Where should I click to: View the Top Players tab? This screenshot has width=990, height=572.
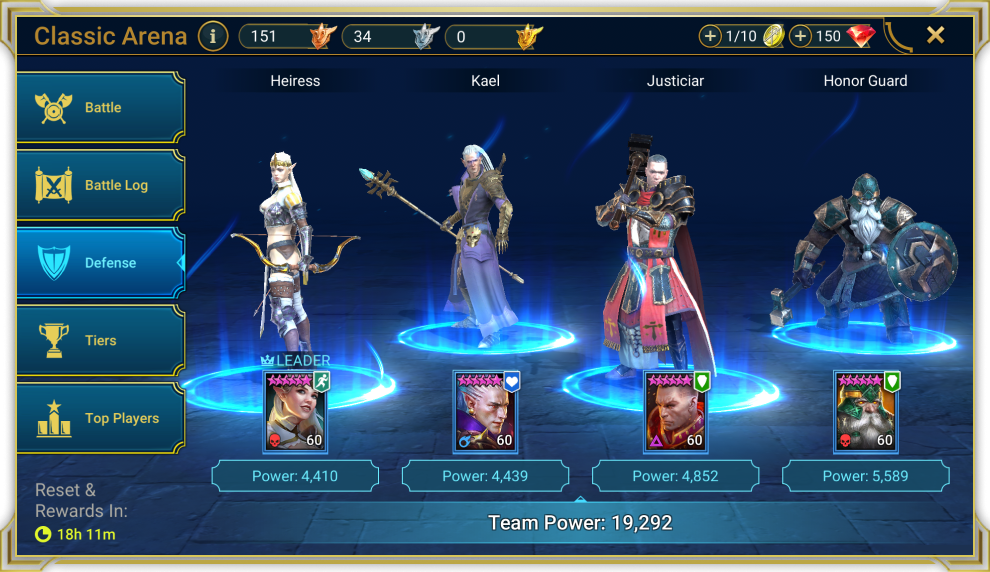(101, 418)
